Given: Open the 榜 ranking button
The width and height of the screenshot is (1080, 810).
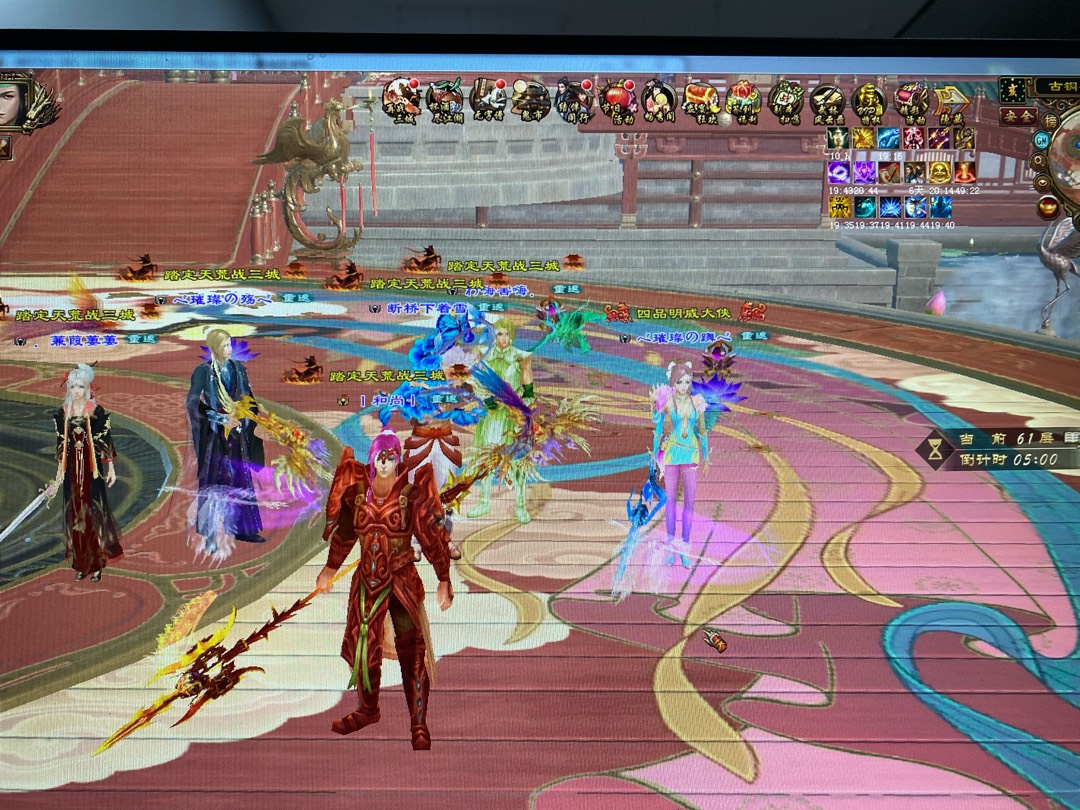Looking at the screenshot, I should pyautogui.click(x=1050, y=120).
